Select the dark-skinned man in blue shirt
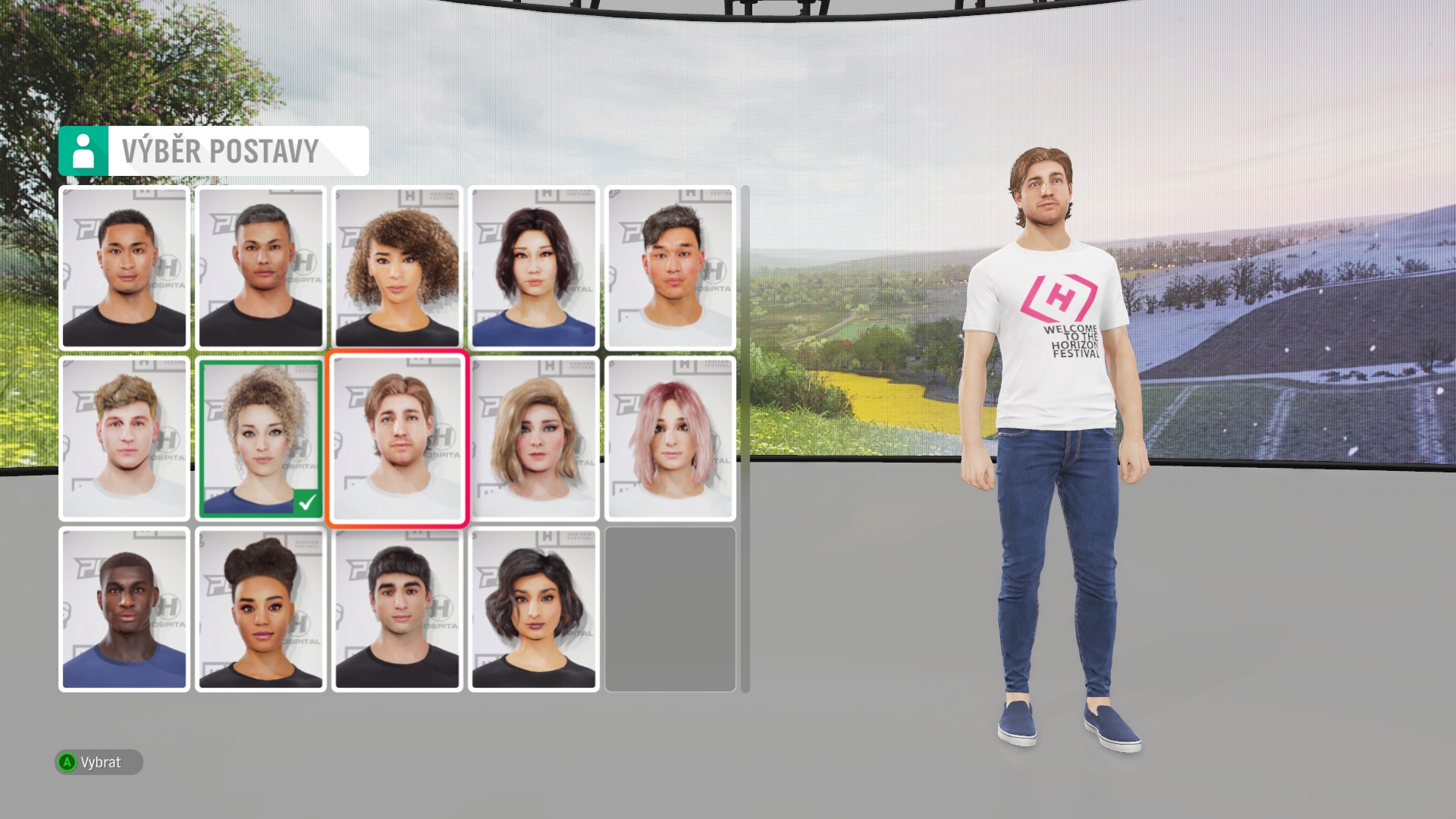Screen dimensions: 1456x819 (124, 609)
